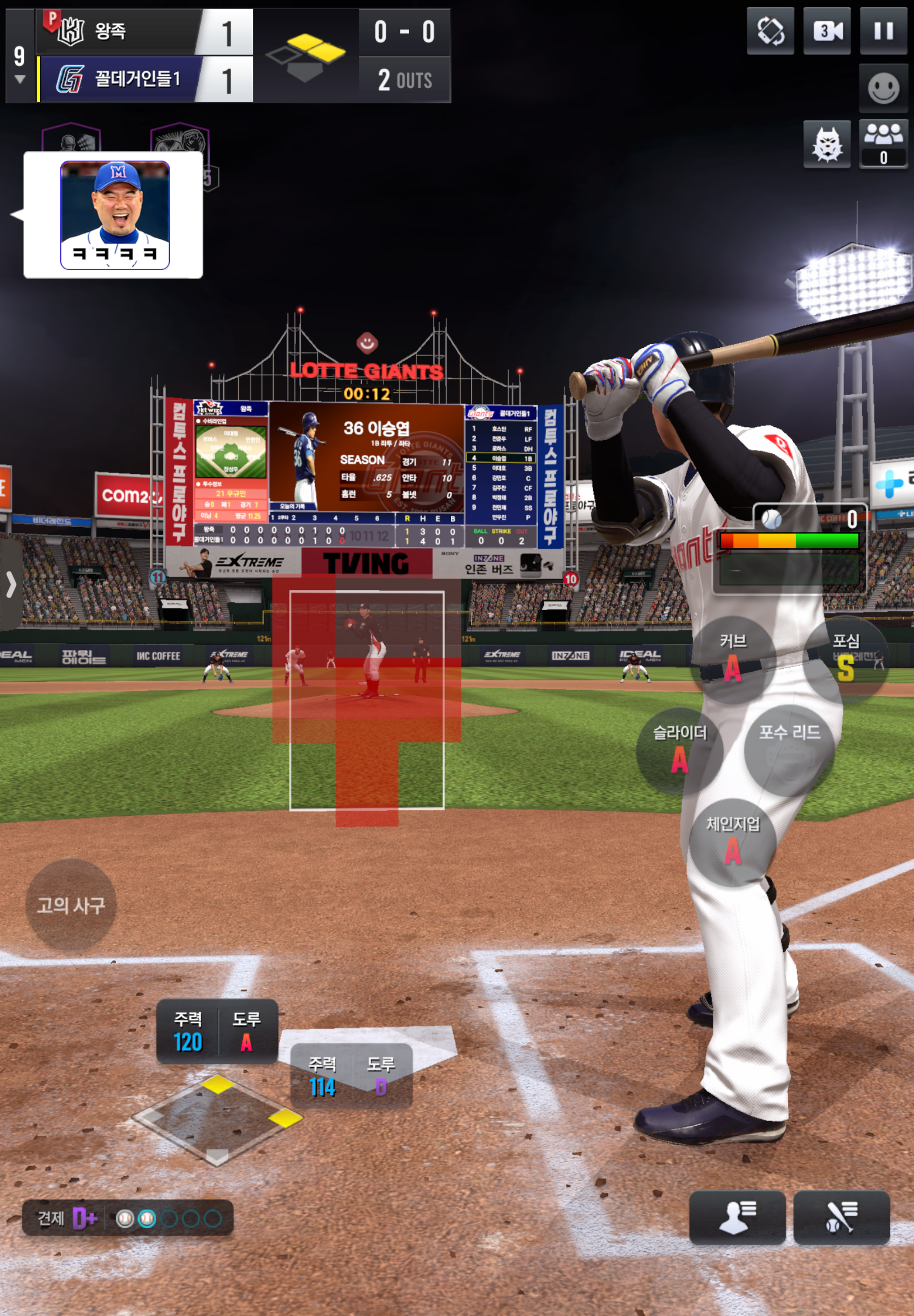Expand the left side panel arrow
Viewport: 914px width, 1316px height.
(11, 585)
